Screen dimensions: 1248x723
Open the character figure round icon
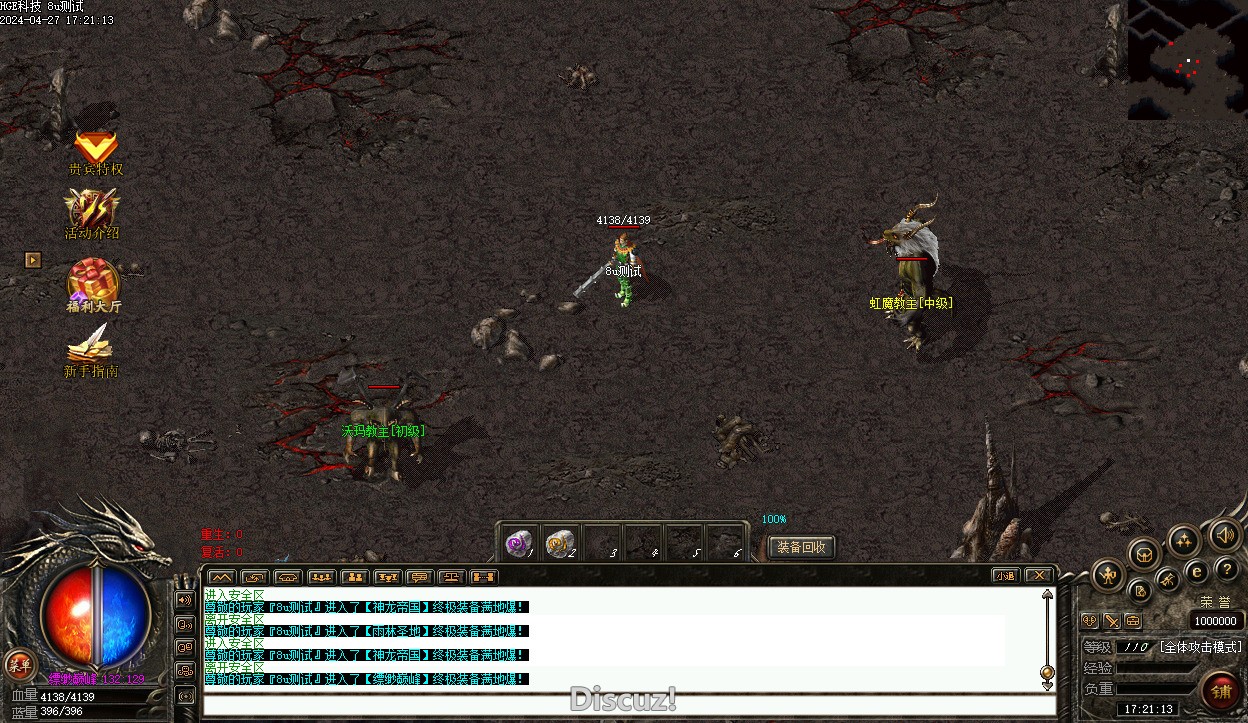pyautogui.click(x=1109, y=575)
